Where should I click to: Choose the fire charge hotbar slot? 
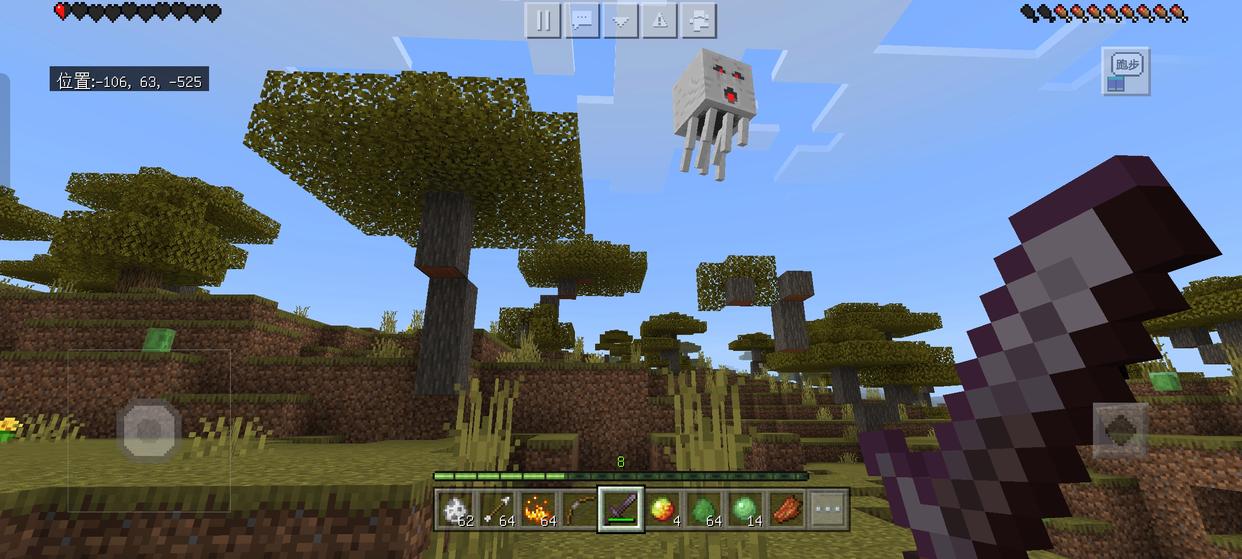539,510
